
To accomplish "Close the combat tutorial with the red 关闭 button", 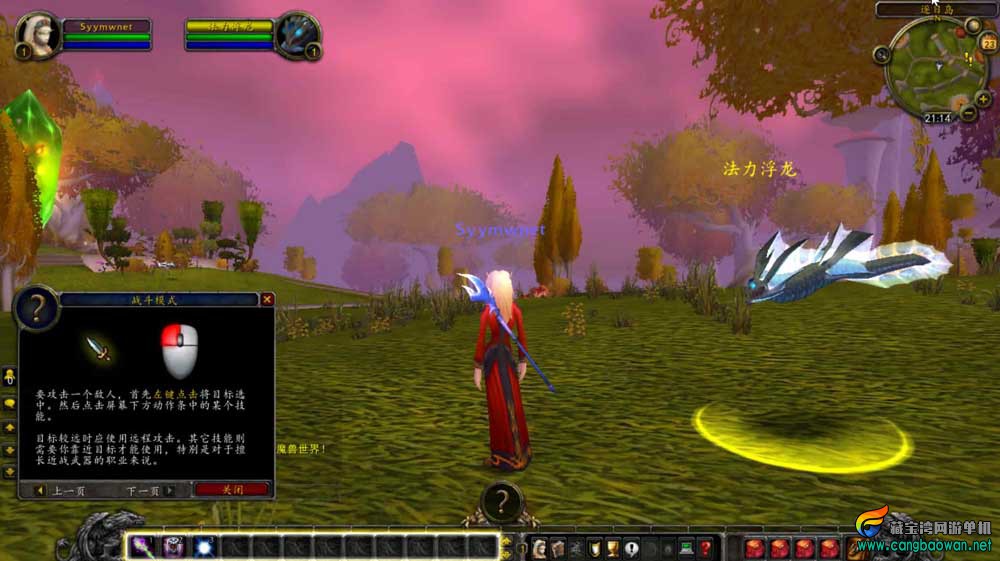I will 232,490.
